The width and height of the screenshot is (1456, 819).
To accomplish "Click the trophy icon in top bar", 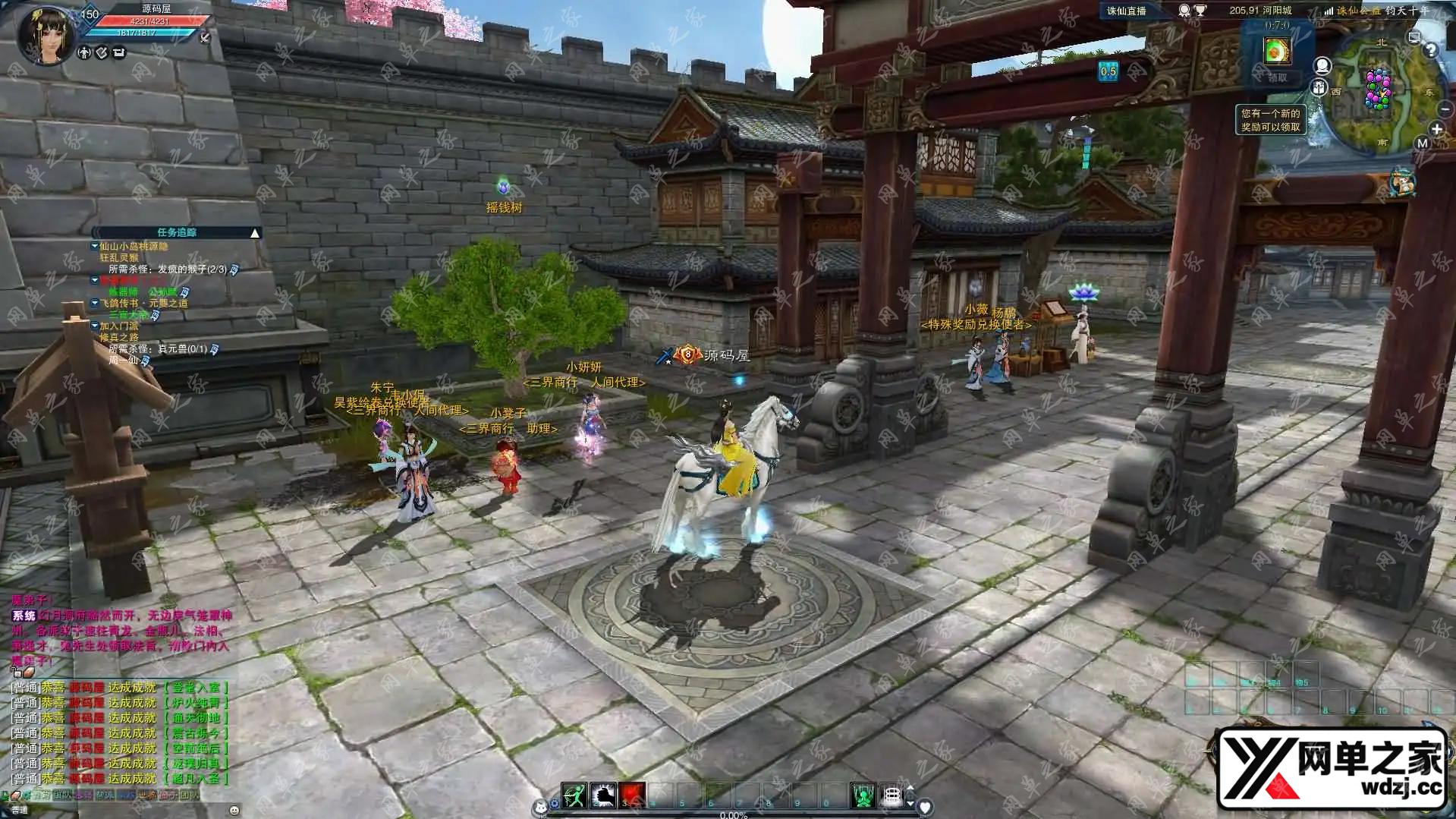I will point(1200,11).
